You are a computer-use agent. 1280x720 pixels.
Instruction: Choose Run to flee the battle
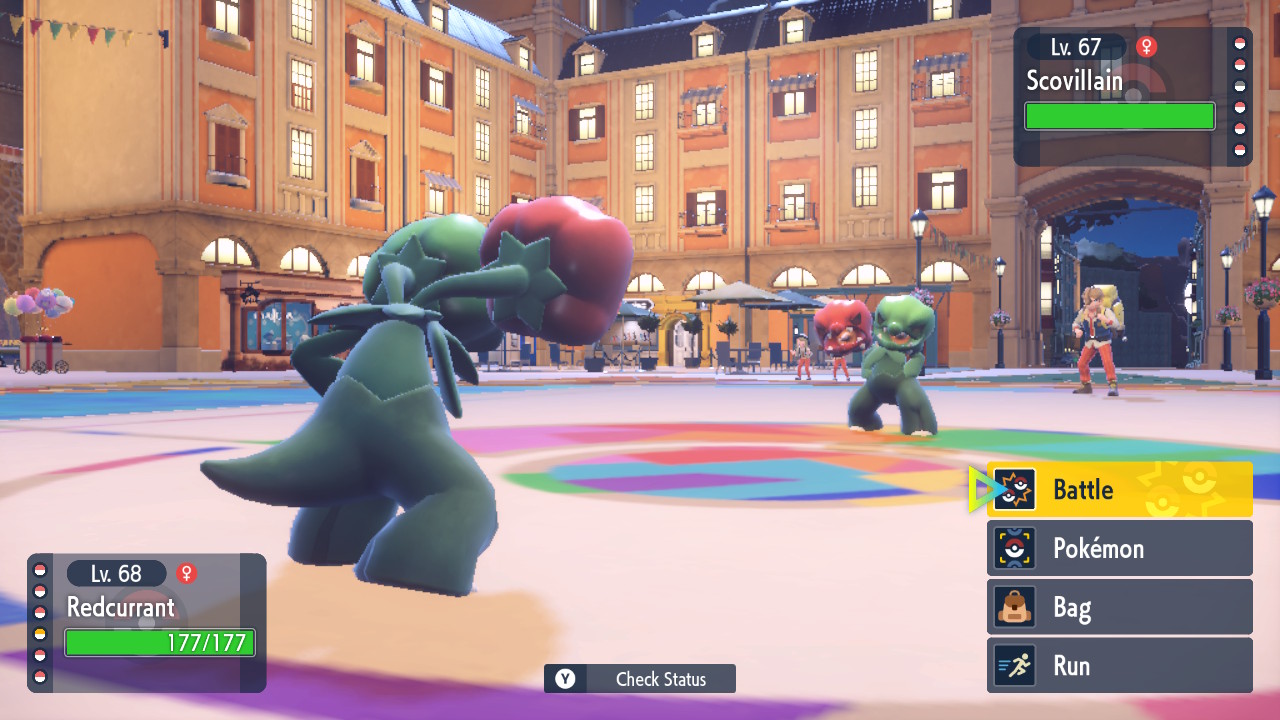pyautogui.click(x=1119, y=666)
